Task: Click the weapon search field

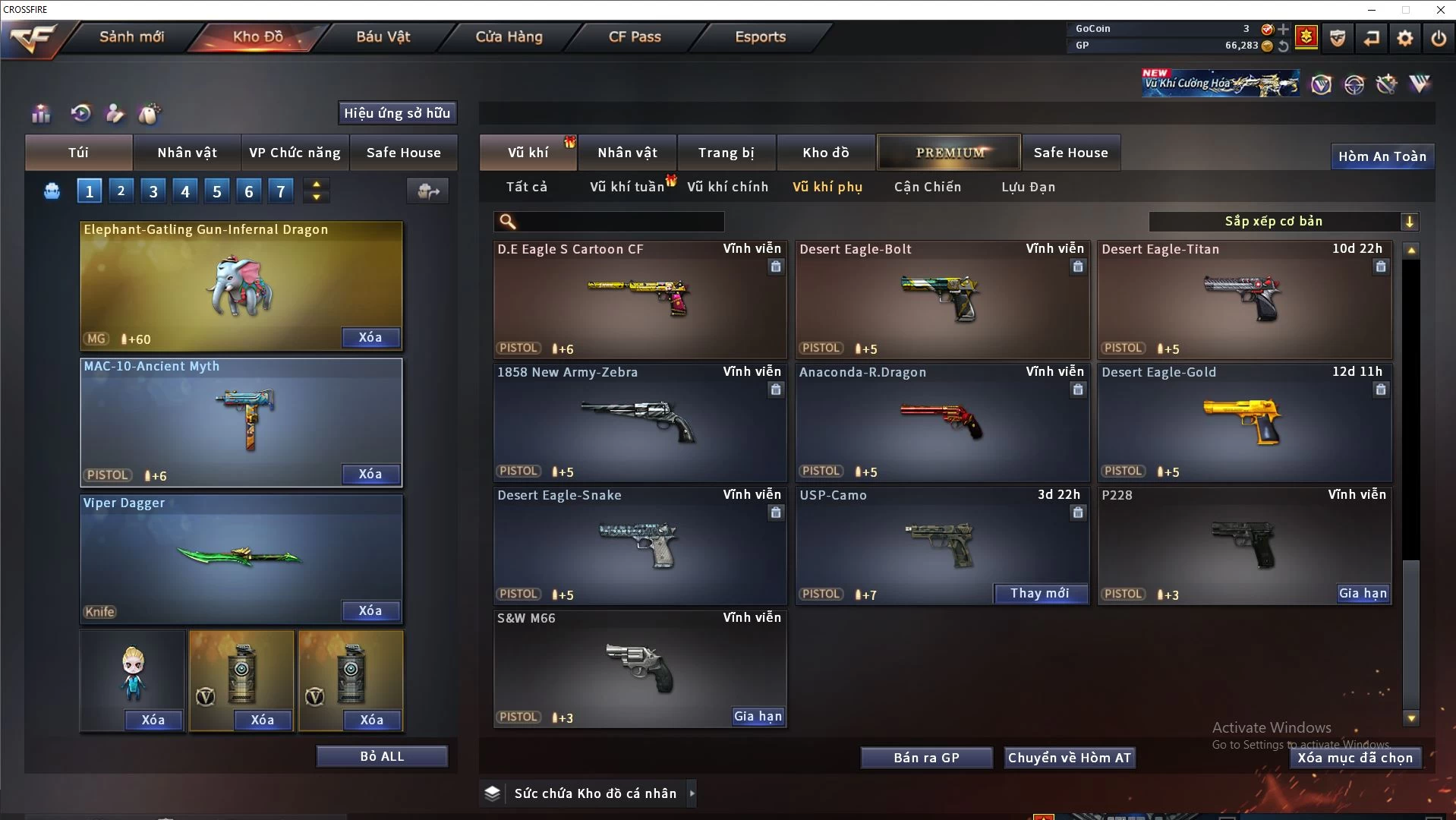Action: pyautogui.click(x=619, y=222)
